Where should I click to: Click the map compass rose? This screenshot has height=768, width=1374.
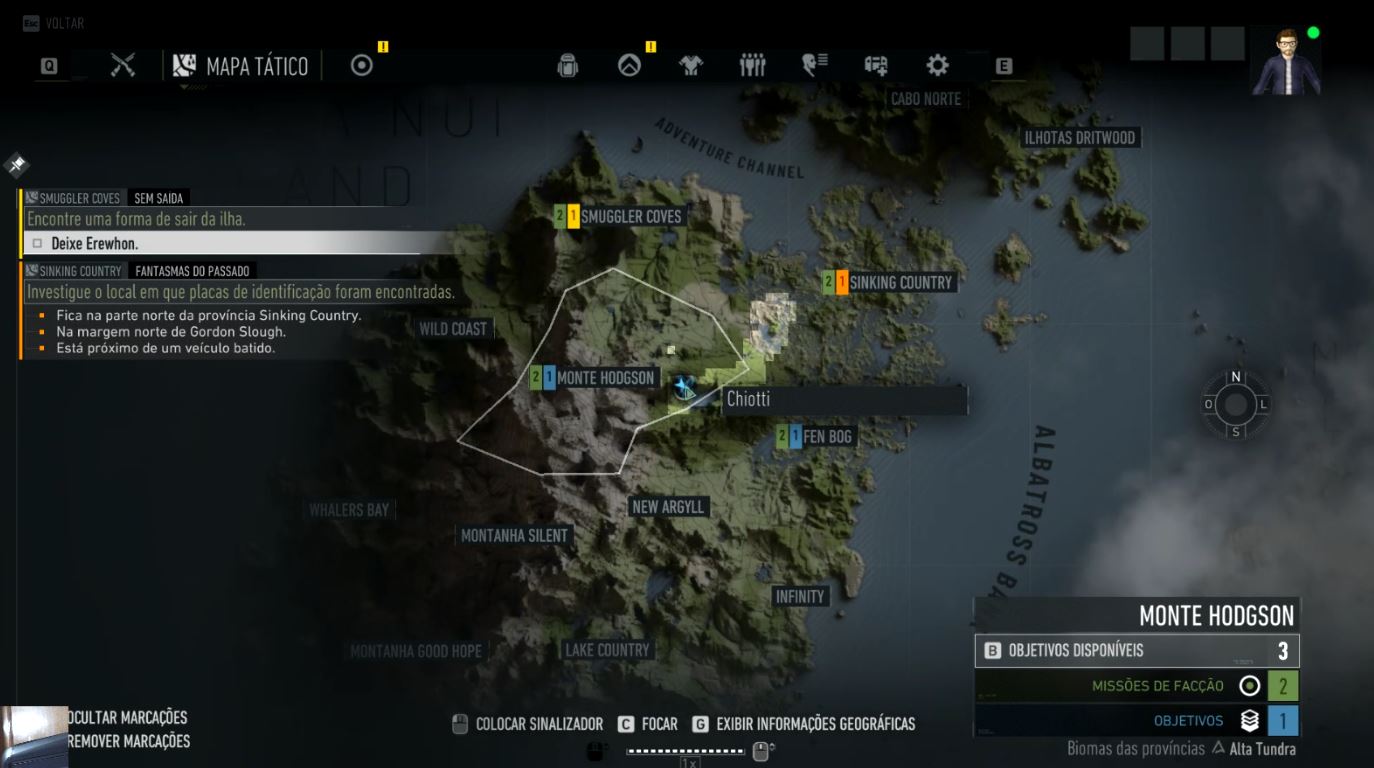[x=1236, y=404]
